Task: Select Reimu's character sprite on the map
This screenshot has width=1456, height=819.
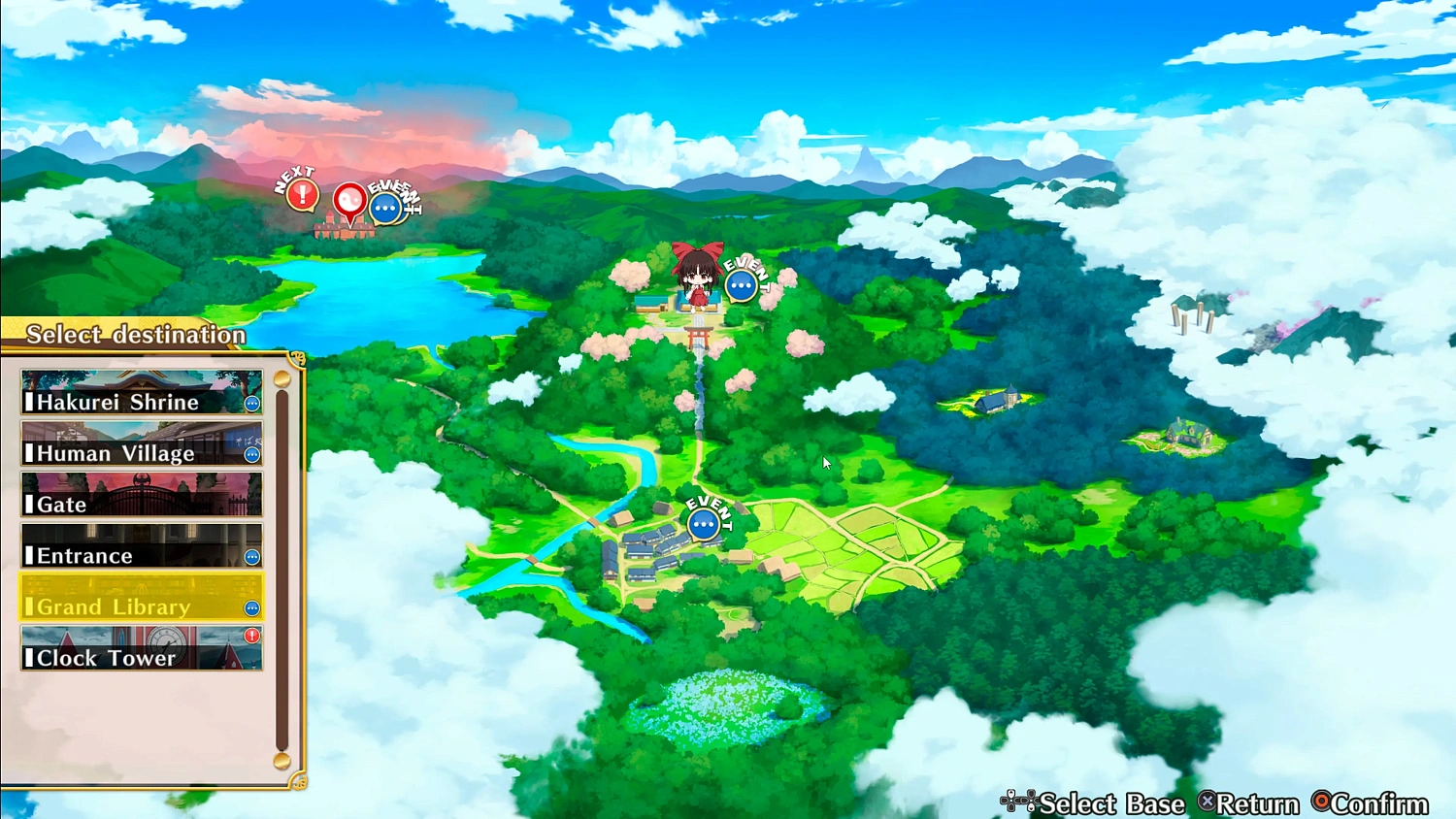Action: pos(697,279)
